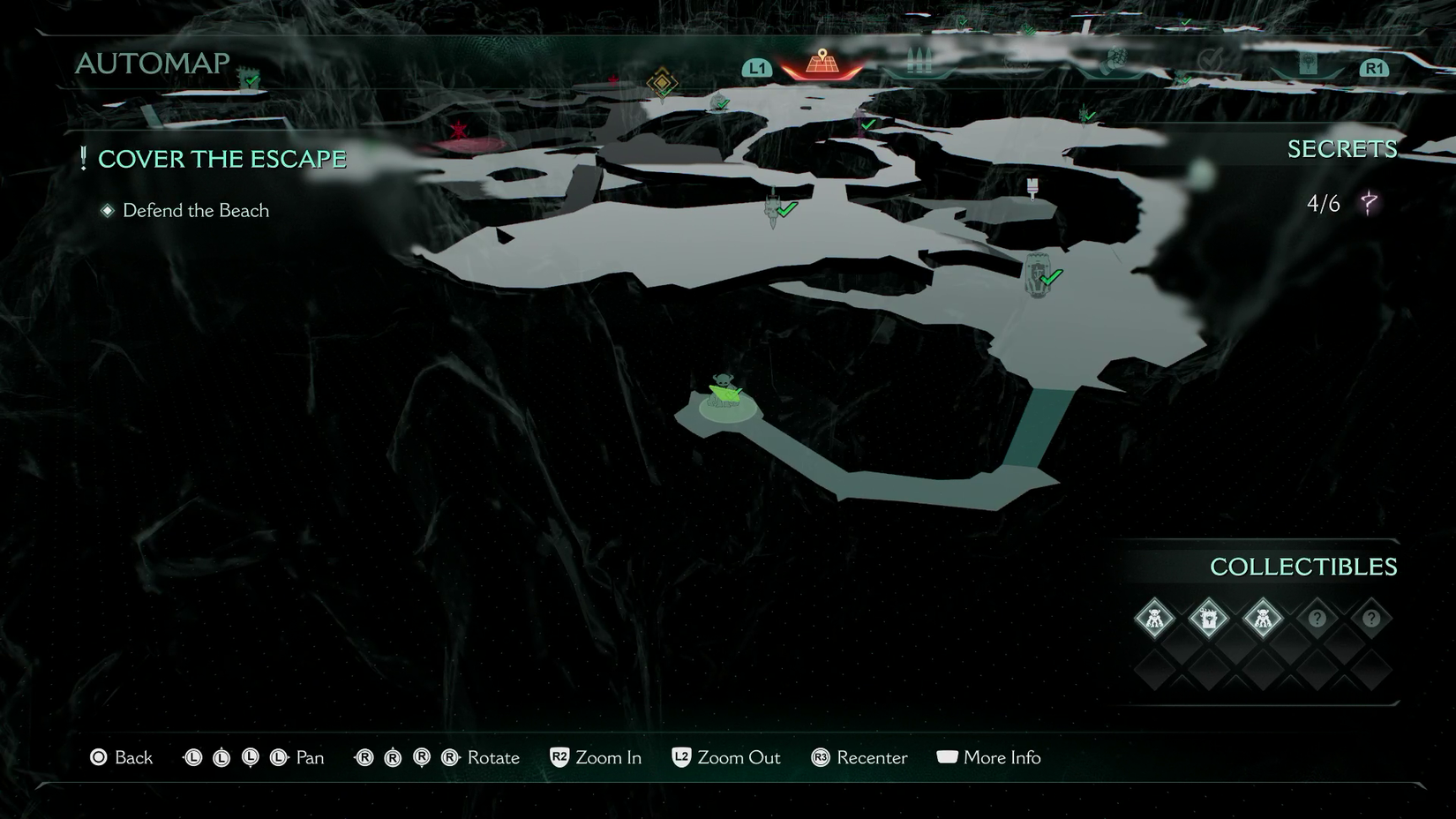Click the green player marker on the map
This screenshot has width=1456, height=819.
point(725,393)
